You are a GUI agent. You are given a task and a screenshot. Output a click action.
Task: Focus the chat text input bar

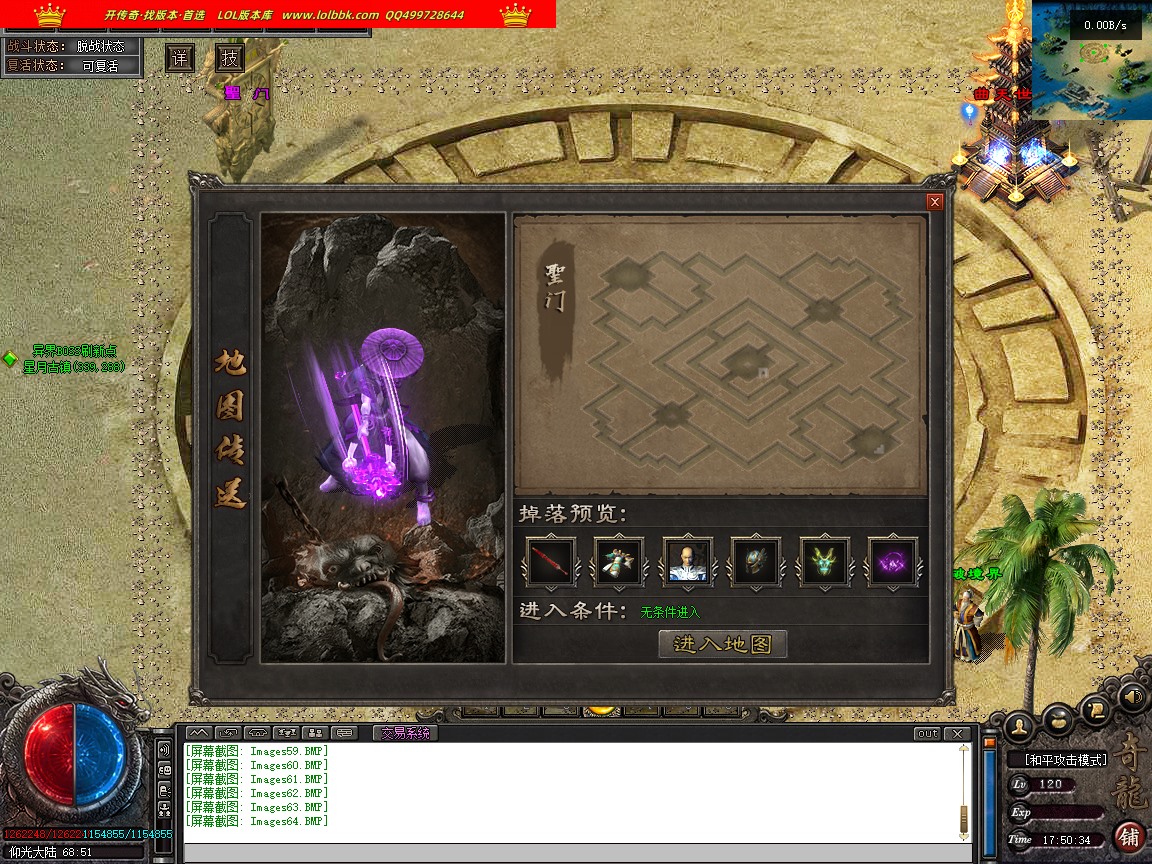(x=575, y=853)
